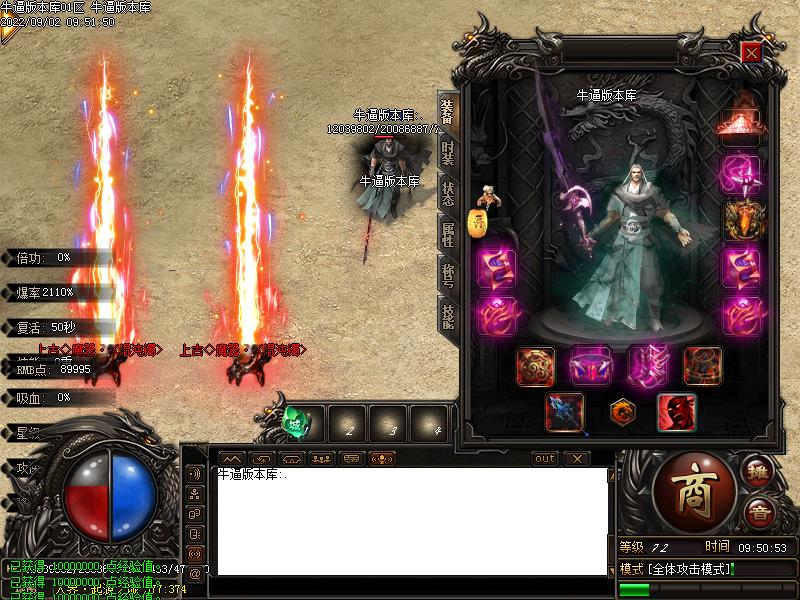Screen dimensions: 800x600
Task: Switch to the 时装 (fashion) tab
Action: pos(447,153)
